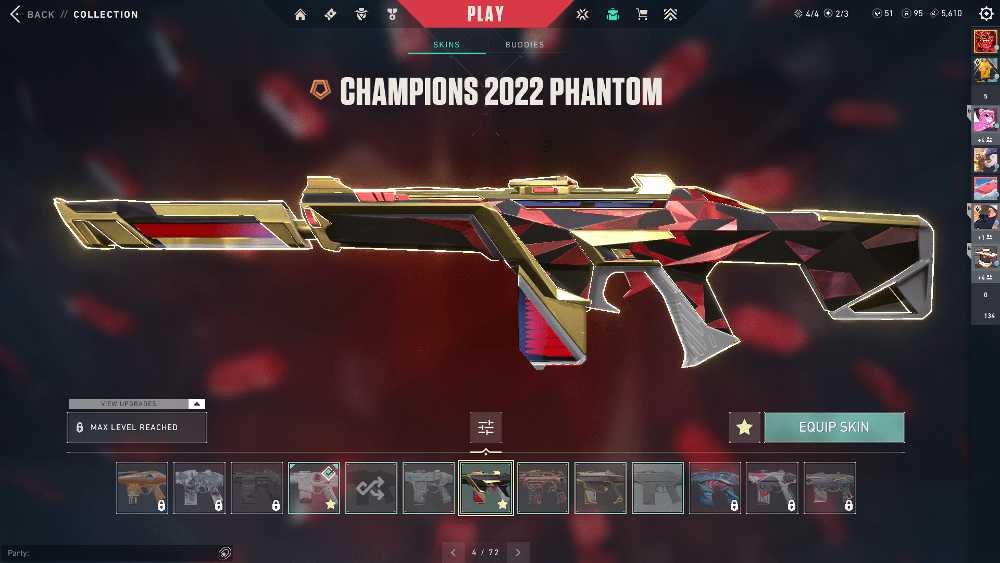The image size is (1000, 563).
Task: Select the random shuffle skin thumbnail
Action: pyautogui.click(x=371, y=488)
